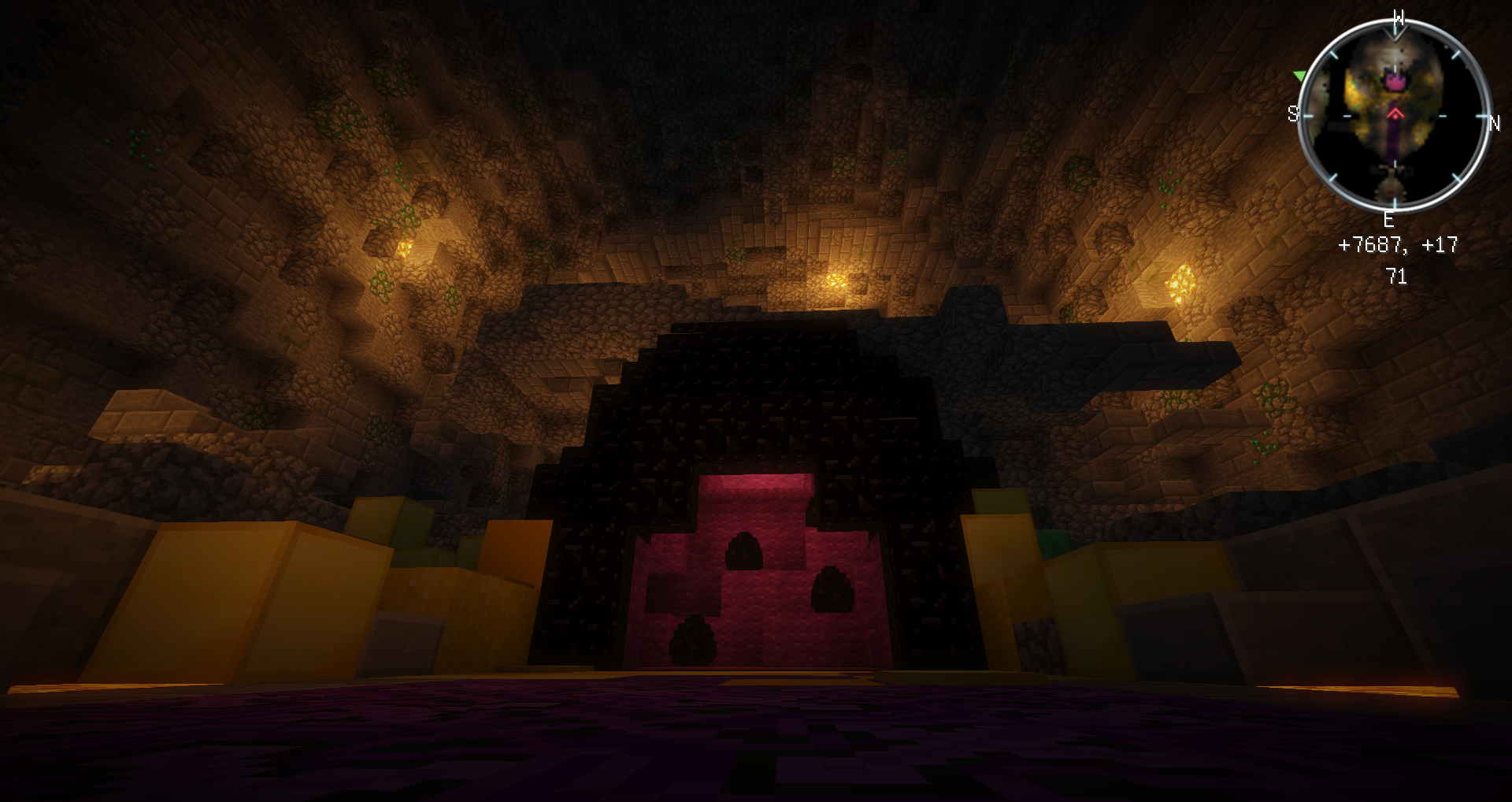Click the circular minimap

coord(1394,115)
